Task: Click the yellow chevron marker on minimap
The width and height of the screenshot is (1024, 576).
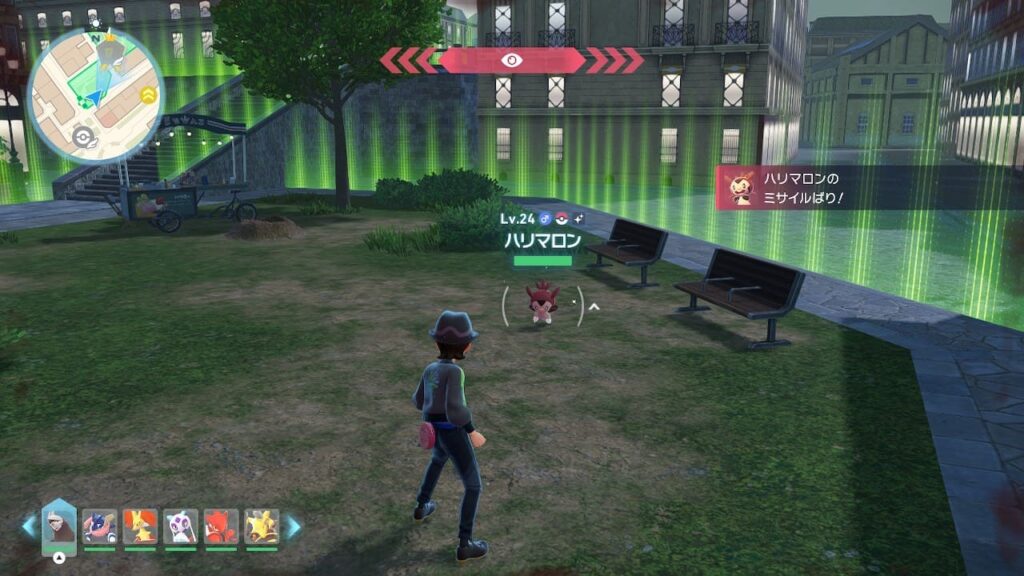Action: tap(148, 95)
